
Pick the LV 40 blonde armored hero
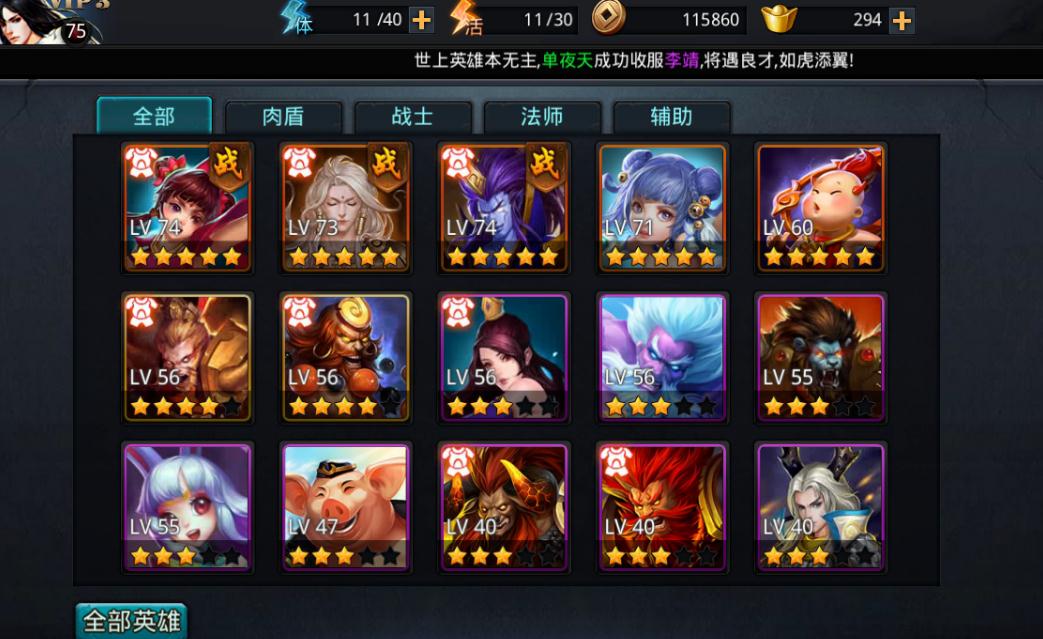(x=821, y=506)
